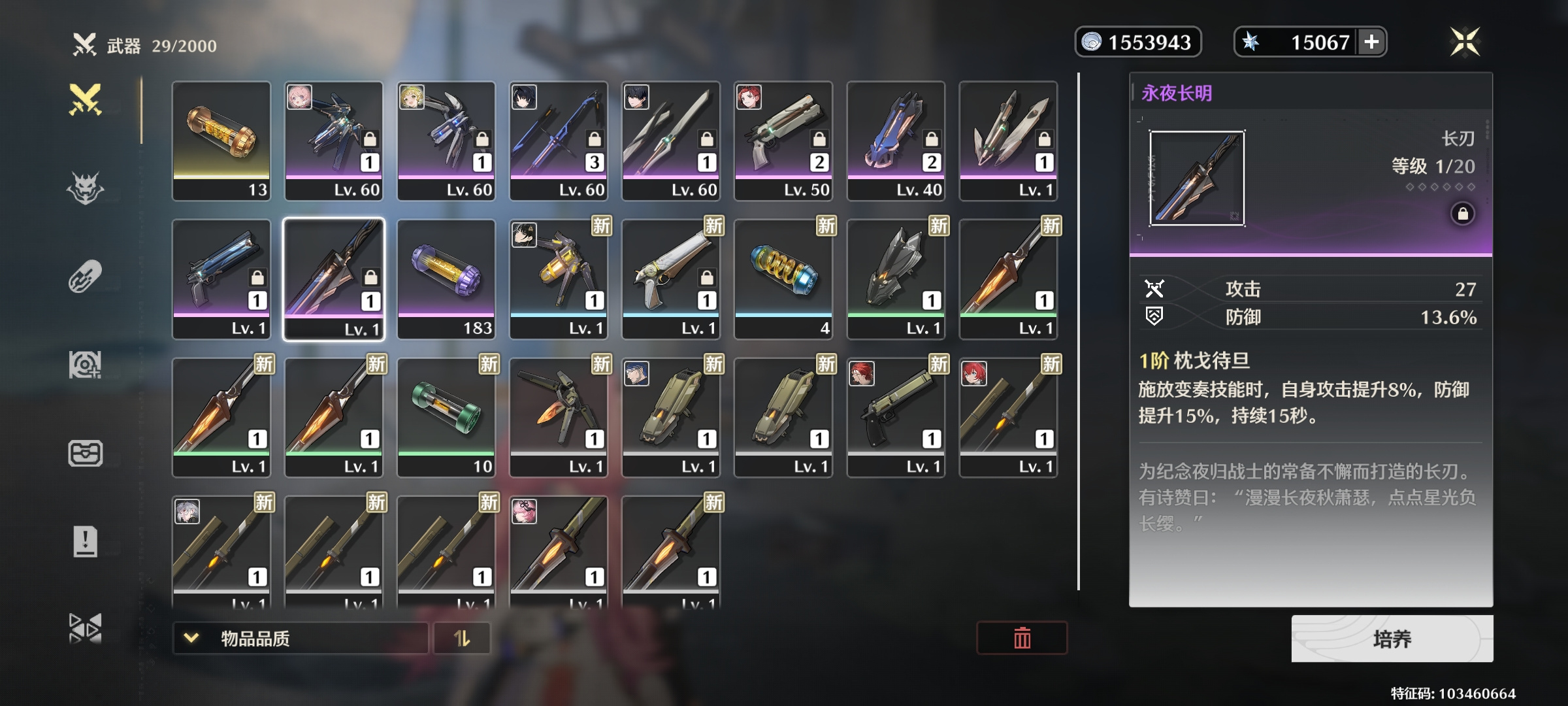The height and width of the screenshot is (706, 1568).
Task: Click the 培养 upgrade button
Action: pyautogui.click(x=1392, y=639)
